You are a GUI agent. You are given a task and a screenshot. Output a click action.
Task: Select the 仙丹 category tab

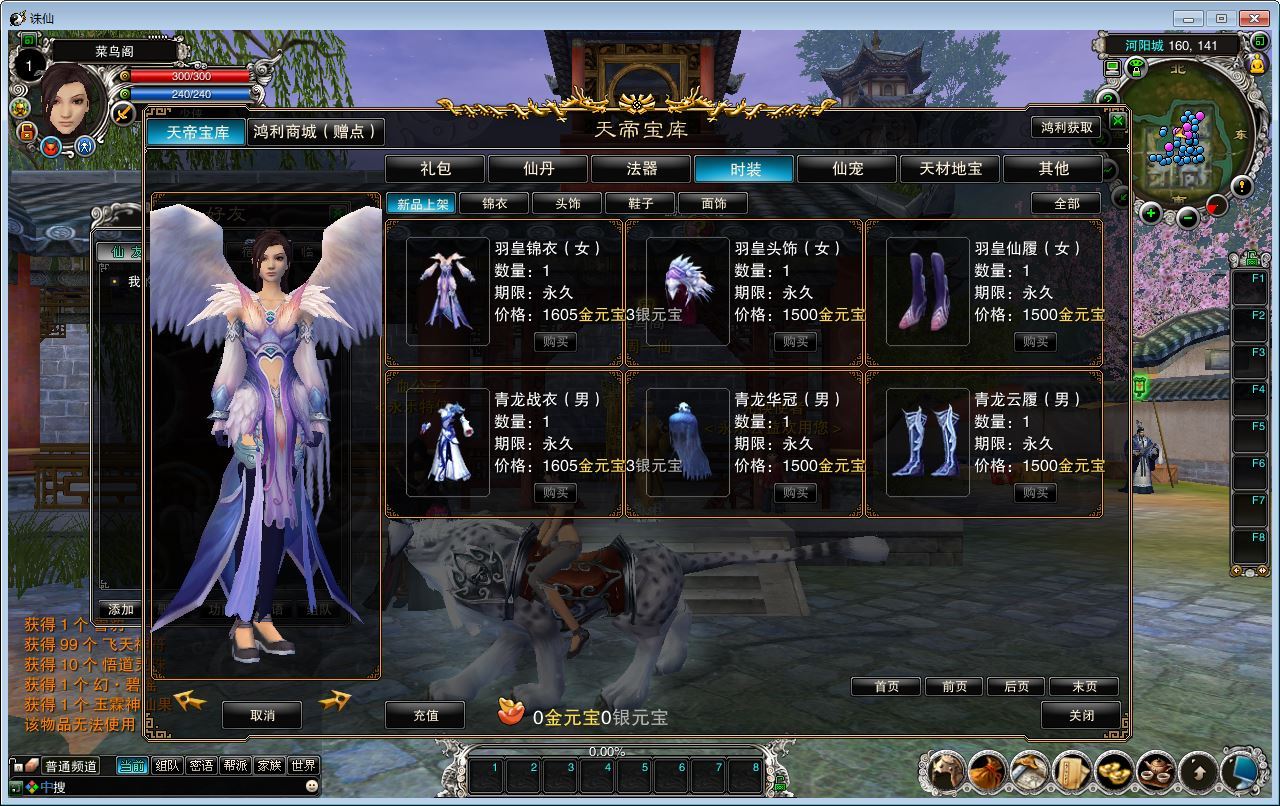(x=539, y=169)
